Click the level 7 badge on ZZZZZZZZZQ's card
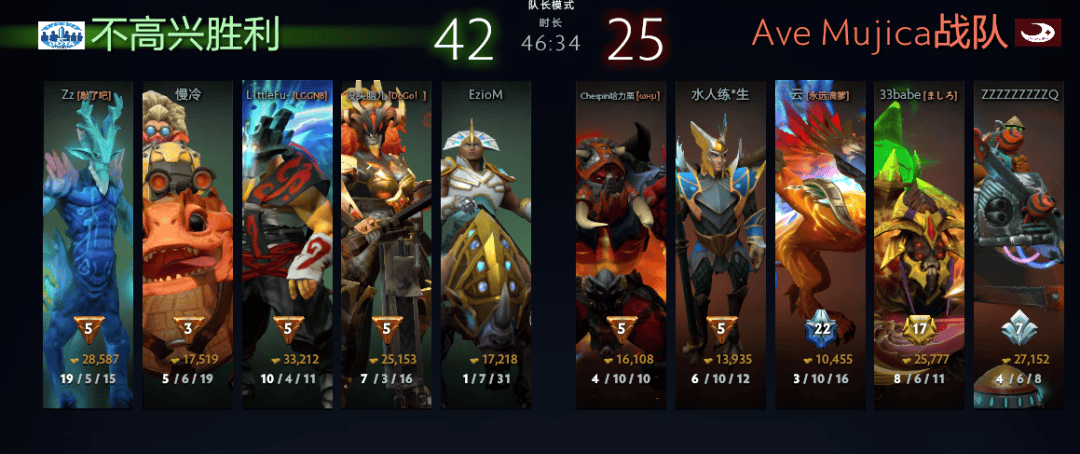 click(1020, 329)
